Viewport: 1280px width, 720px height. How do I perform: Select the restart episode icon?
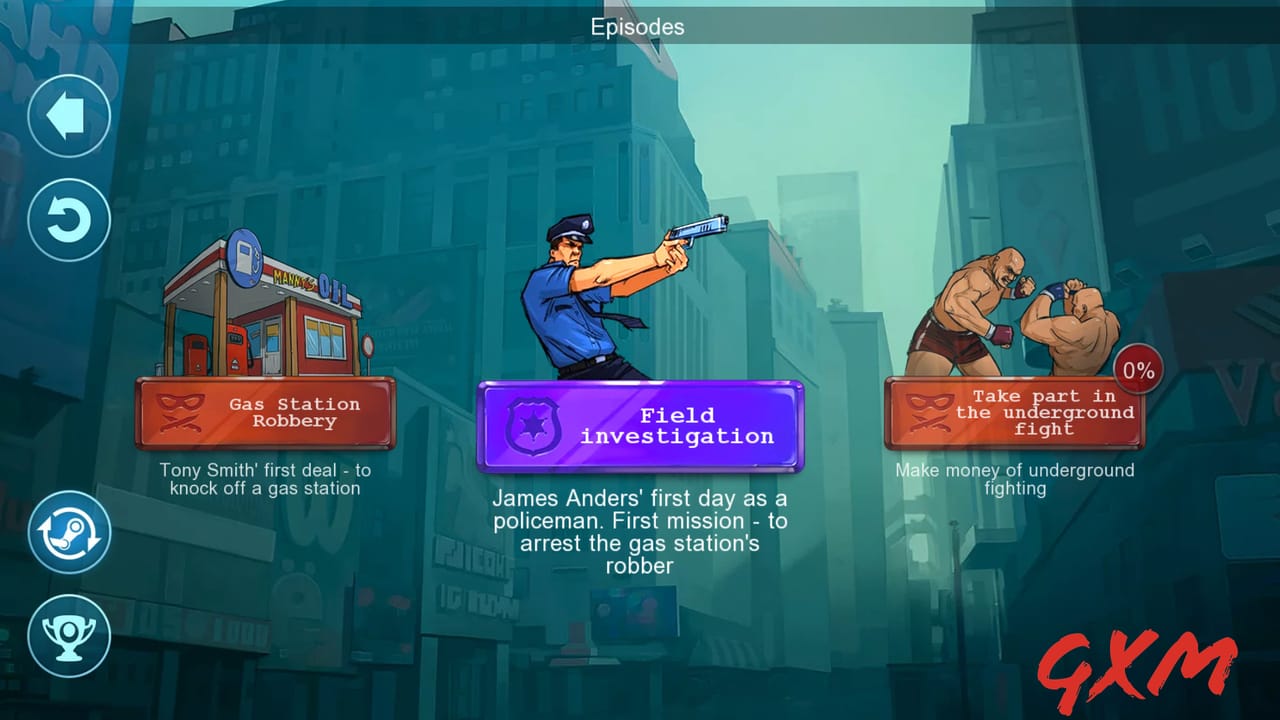(x=68, y=220)
